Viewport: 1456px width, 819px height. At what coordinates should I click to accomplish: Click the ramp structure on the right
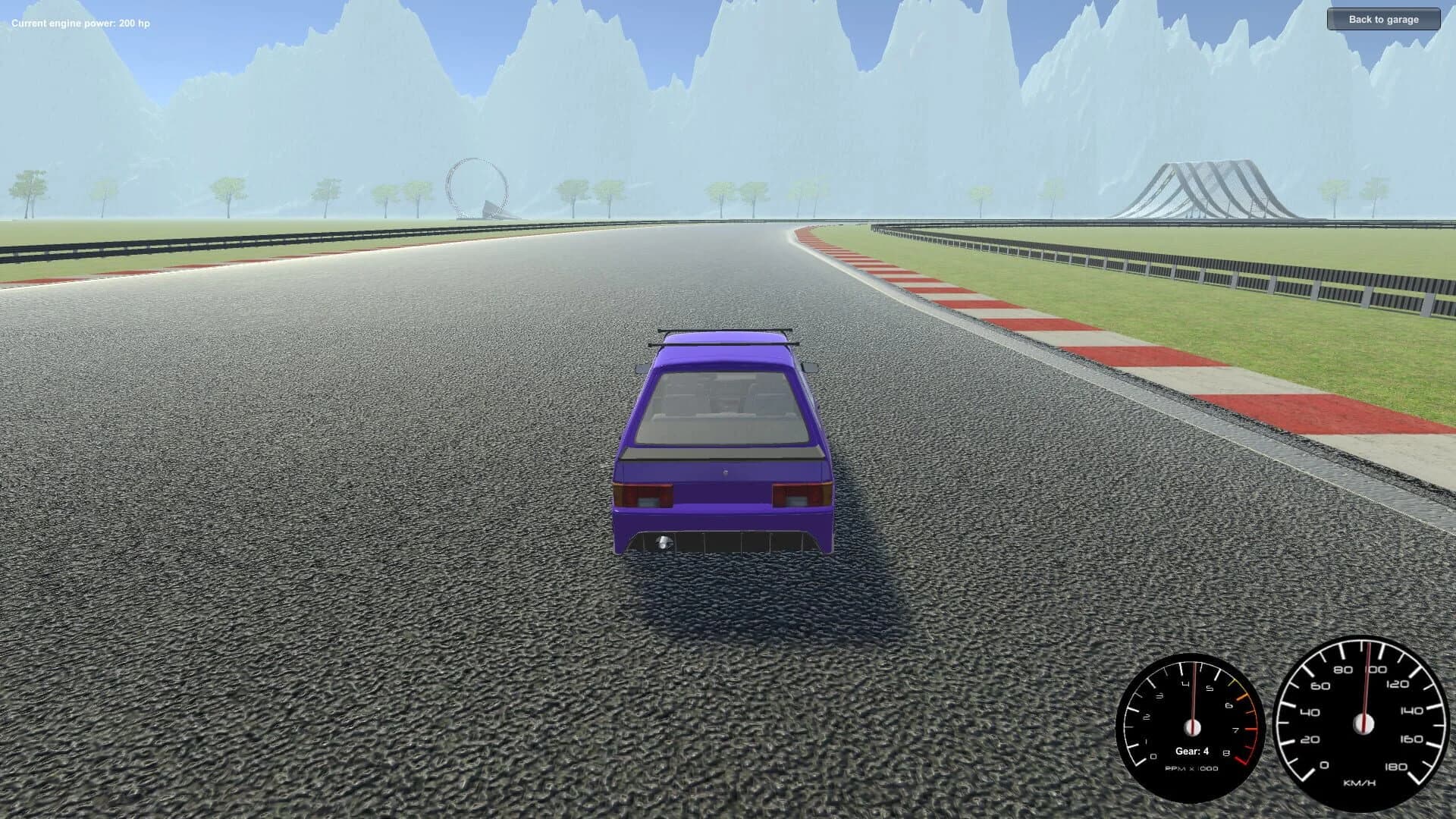point(1206,186)
